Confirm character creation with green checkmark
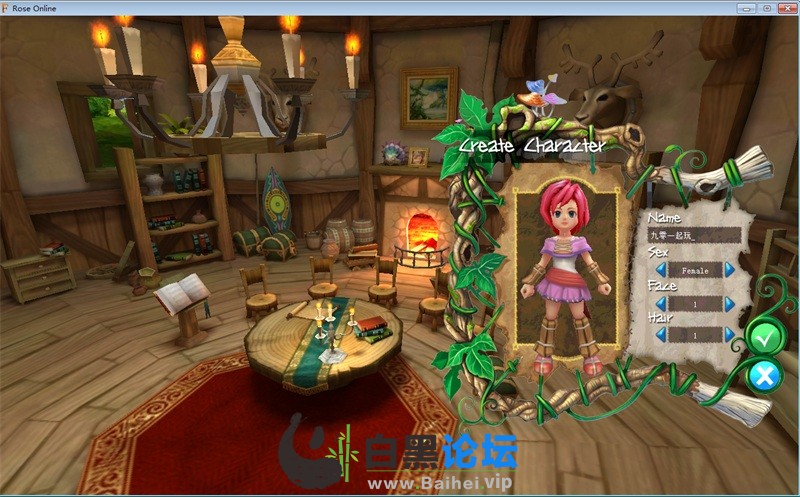 766,338
